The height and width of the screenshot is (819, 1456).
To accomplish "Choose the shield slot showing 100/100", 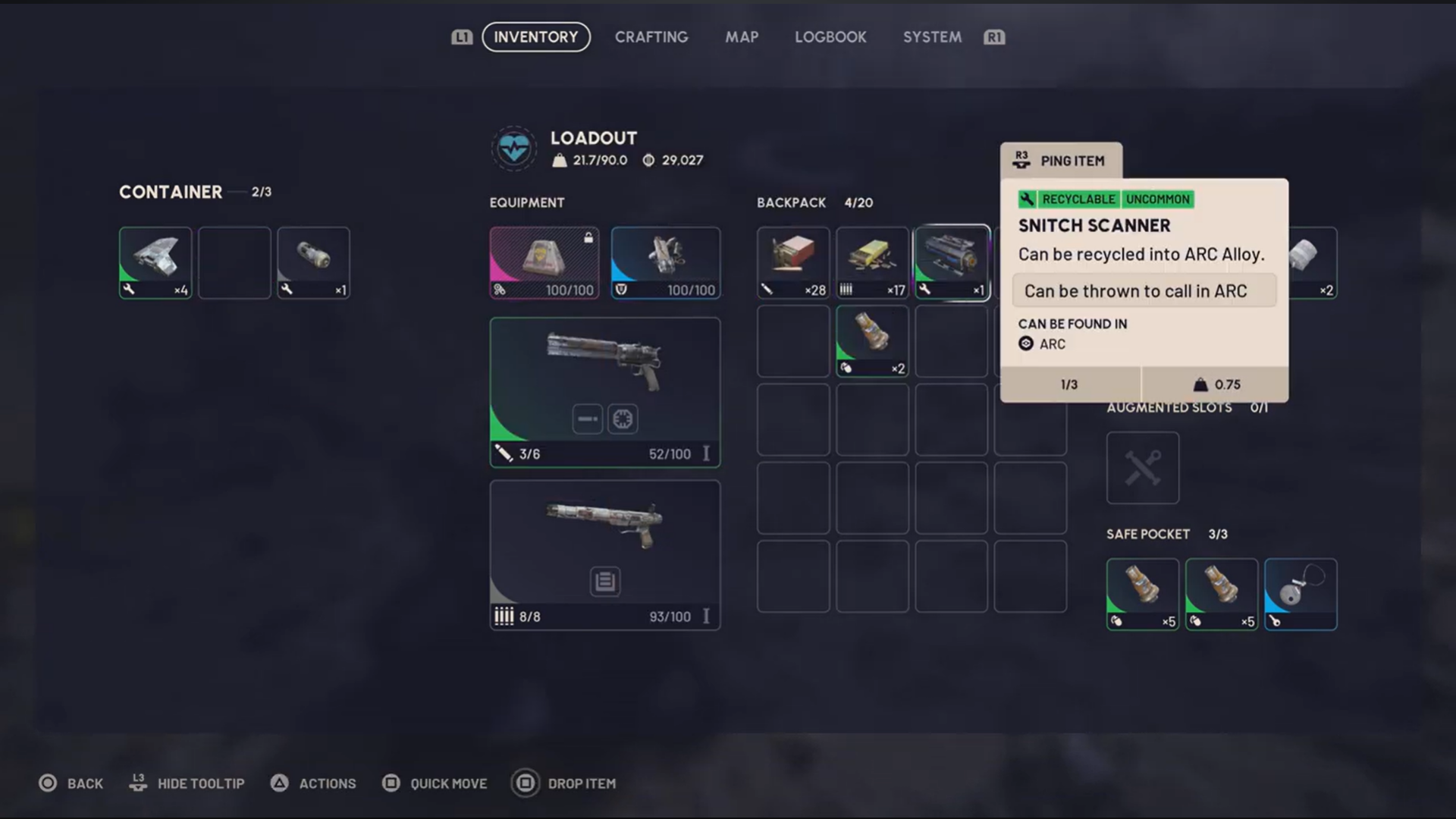I will click(x=665, y=262).
